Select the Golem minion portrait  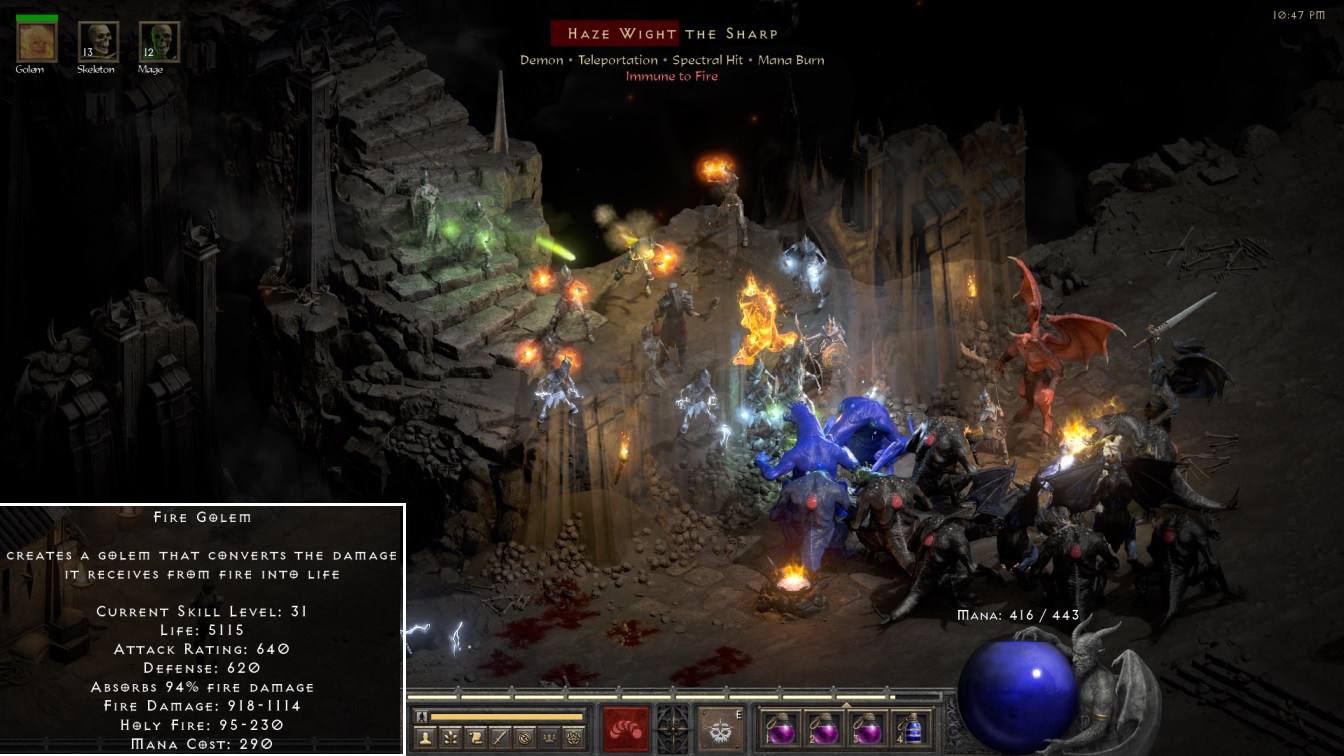click(37, 41)
